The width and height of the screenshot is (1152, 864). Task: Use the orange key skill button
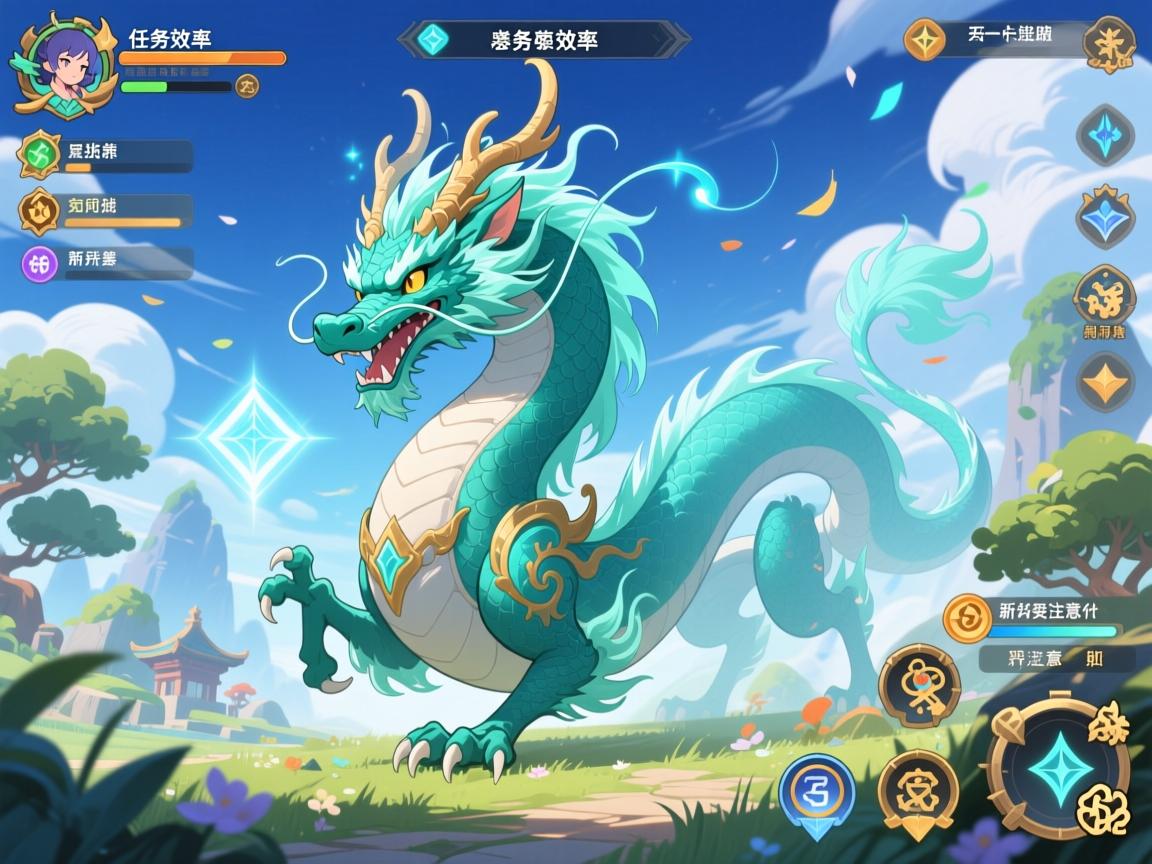click(919, 685)
